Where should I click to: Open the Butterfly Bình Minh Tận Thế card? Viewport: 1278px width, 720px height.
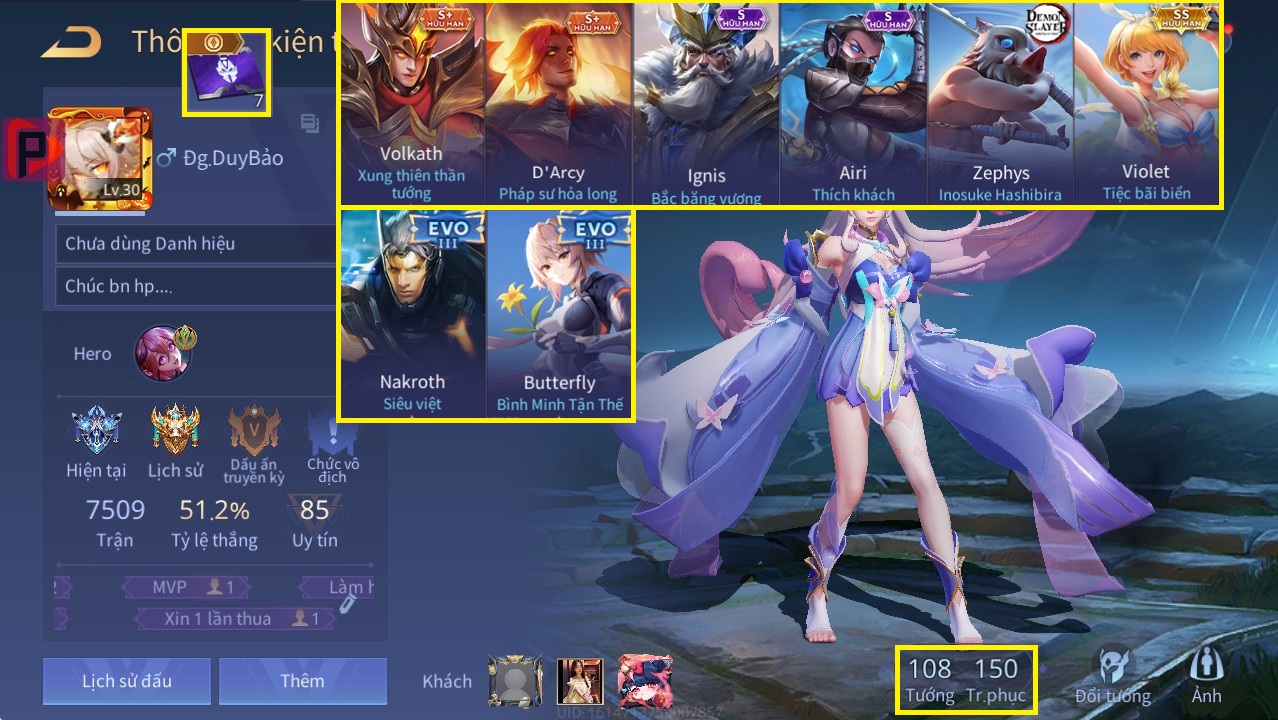click(x=559, y=313)
